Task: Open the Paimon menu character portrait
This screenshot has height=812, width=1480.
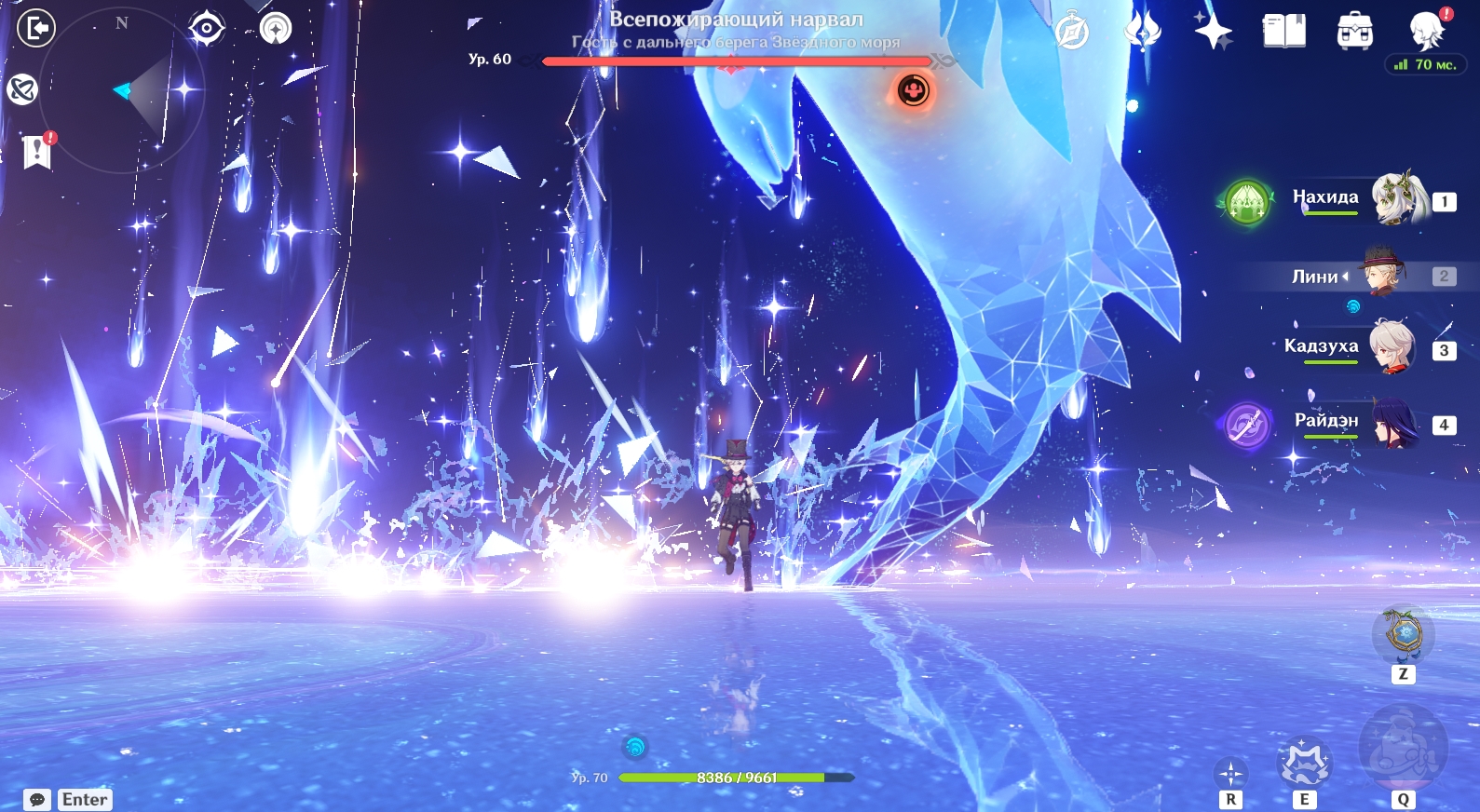Action: pyautogui.click(x=1427, y=30)
